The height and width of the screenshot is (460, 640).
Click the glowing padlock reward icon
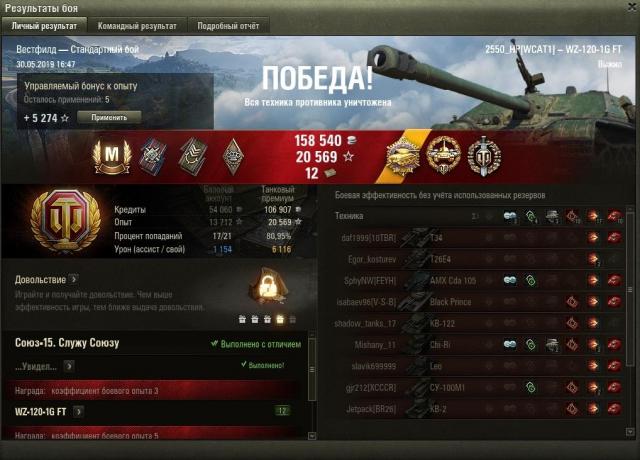pyautogui.click(x=266, y=290)
